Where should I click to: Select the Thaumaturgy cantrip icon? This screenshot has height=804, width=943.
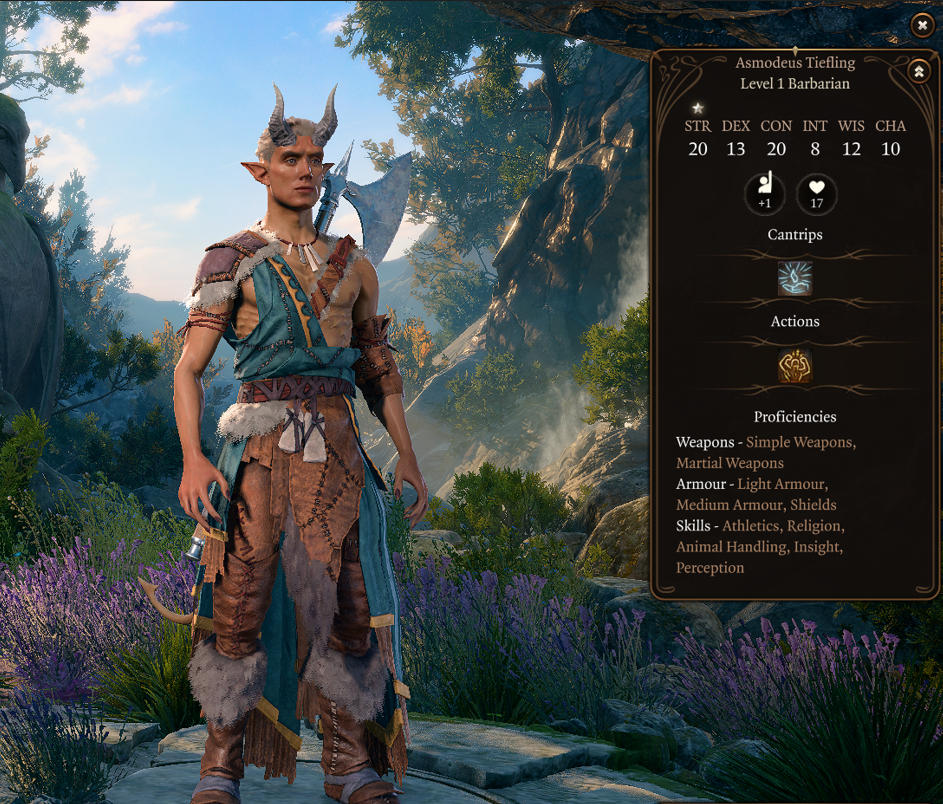click(795, 279)
